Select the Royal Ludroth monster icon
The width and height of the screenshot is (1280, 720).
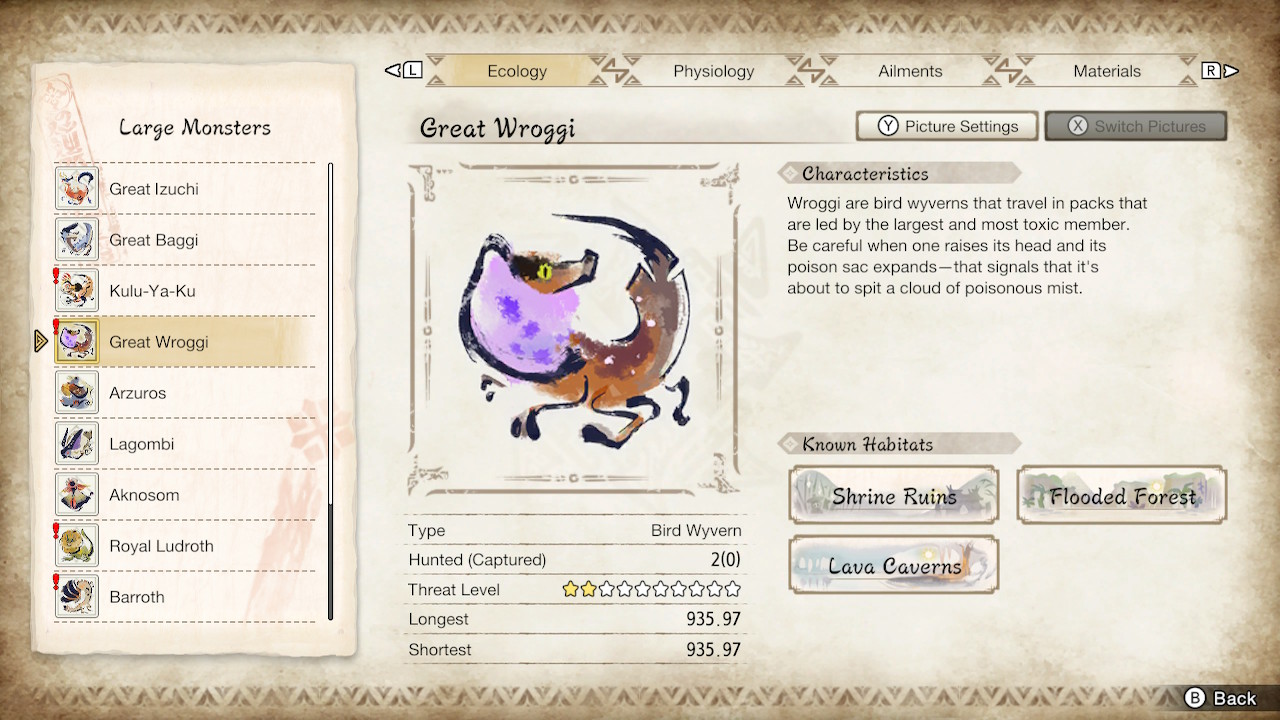tap(76, 545)
